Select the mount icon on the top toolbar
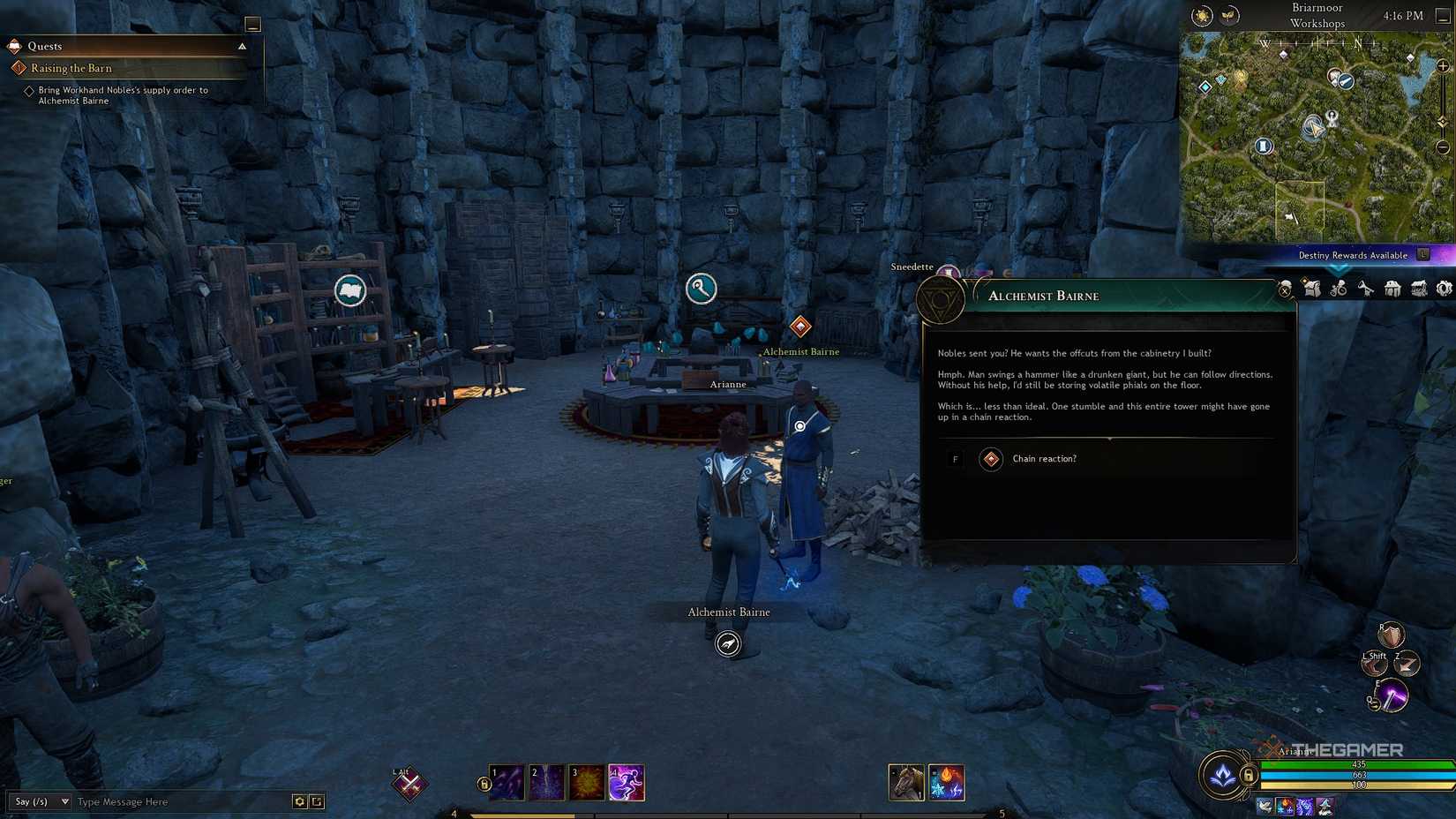 pos(1339,289)
